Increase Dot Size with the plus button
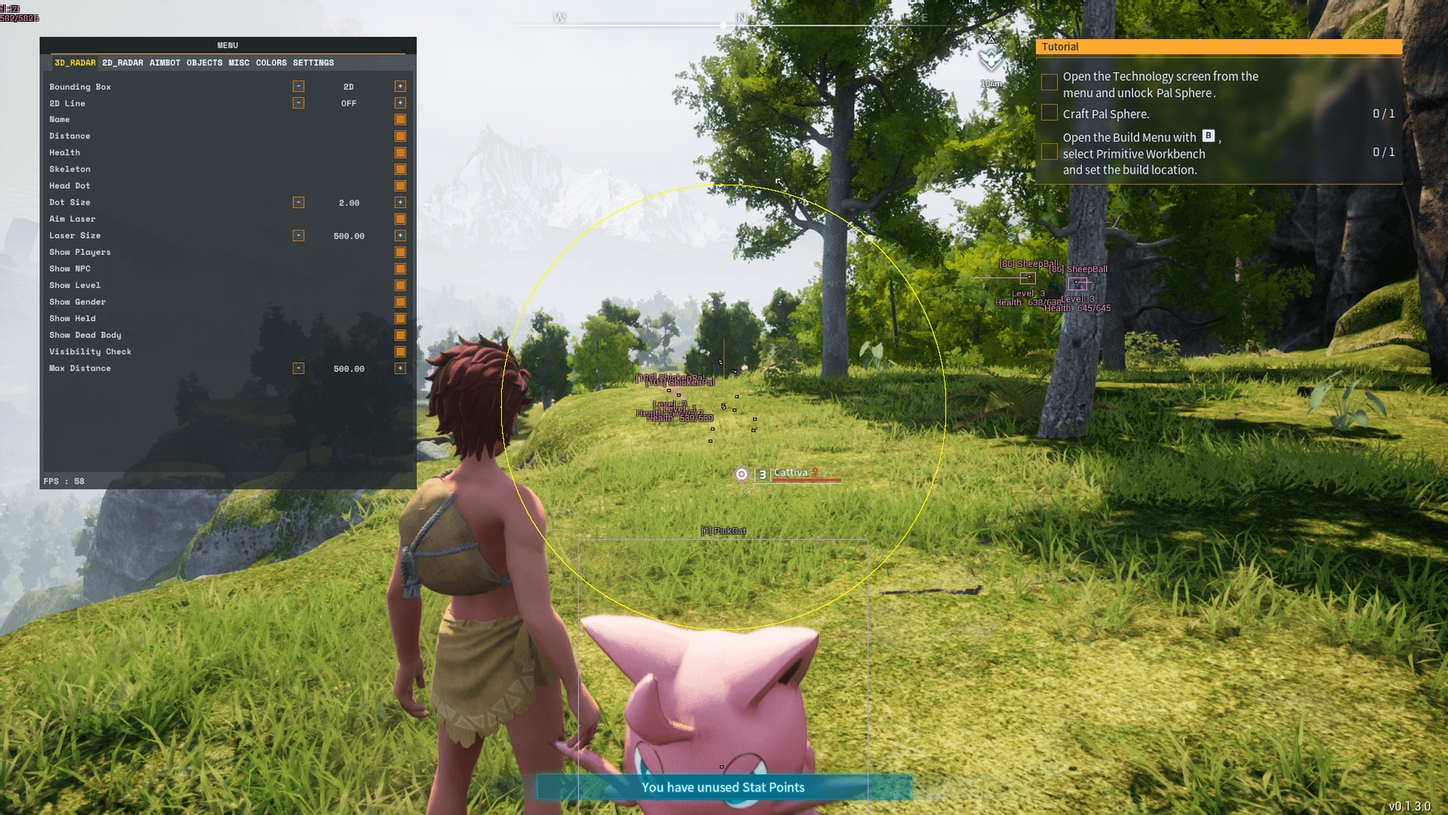Image resolution: width=1448 pixels, height=815 pixels. (x=400, y=202)
